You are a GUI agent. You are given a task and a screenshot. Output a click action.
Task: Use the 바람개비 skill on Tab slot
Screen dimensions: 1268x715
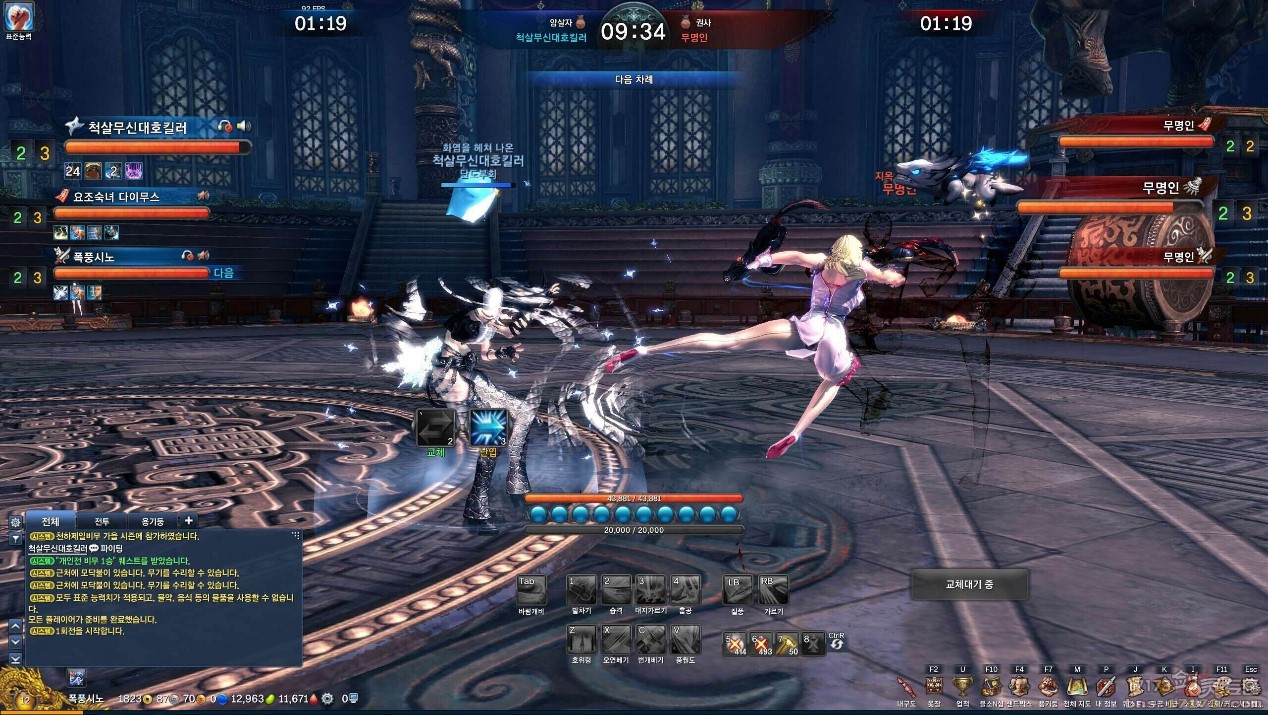530,589
